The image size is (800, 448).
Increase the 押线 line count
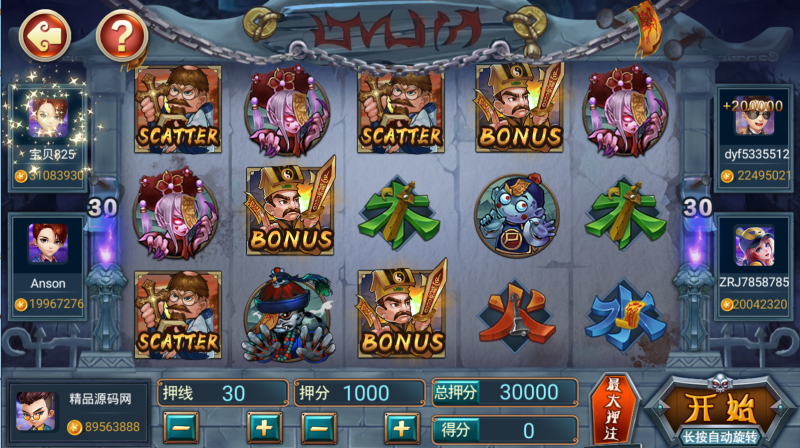(264, 428)
